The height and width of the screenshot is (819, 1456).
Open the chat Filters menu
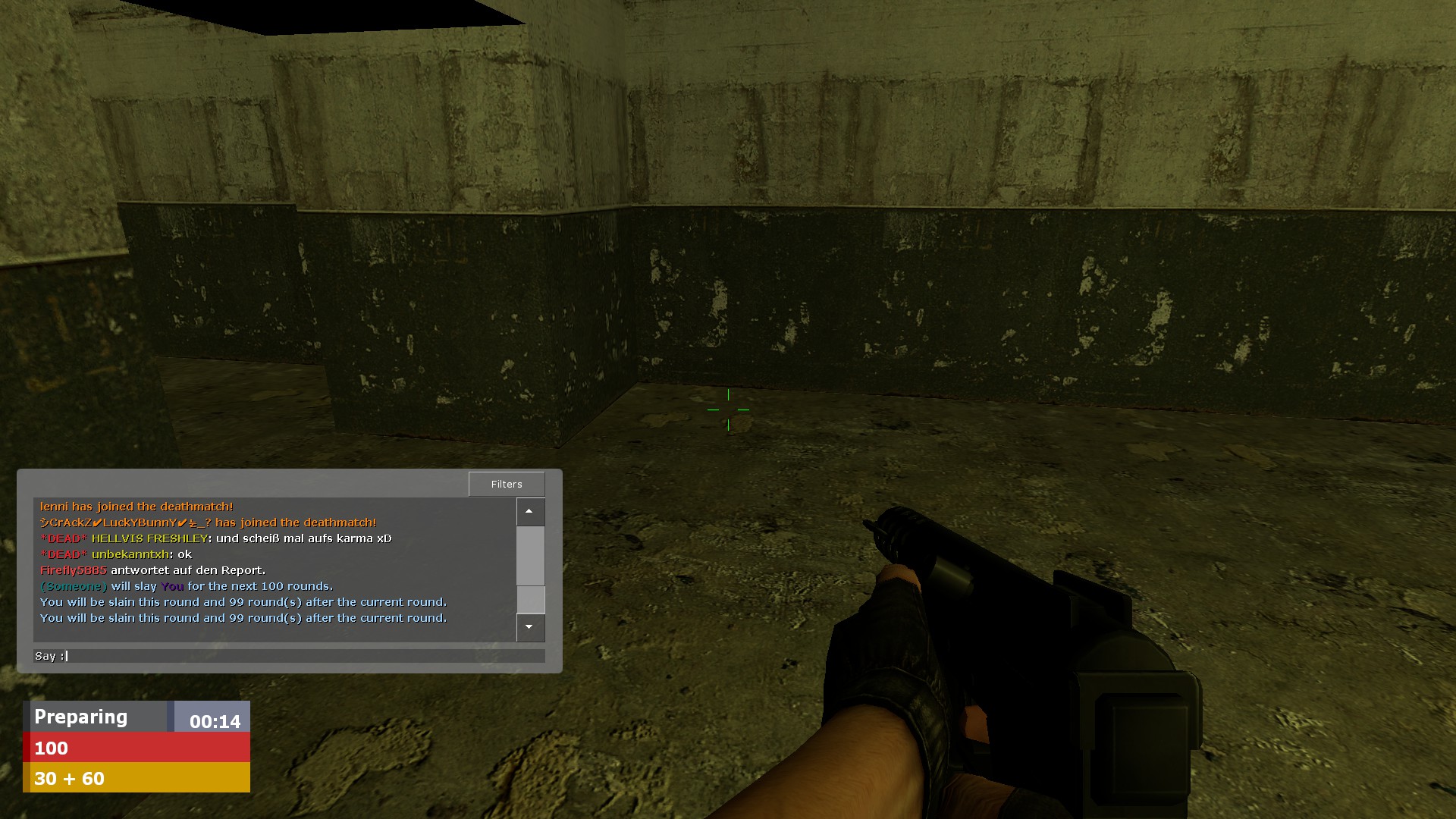(x=507, y=484)
